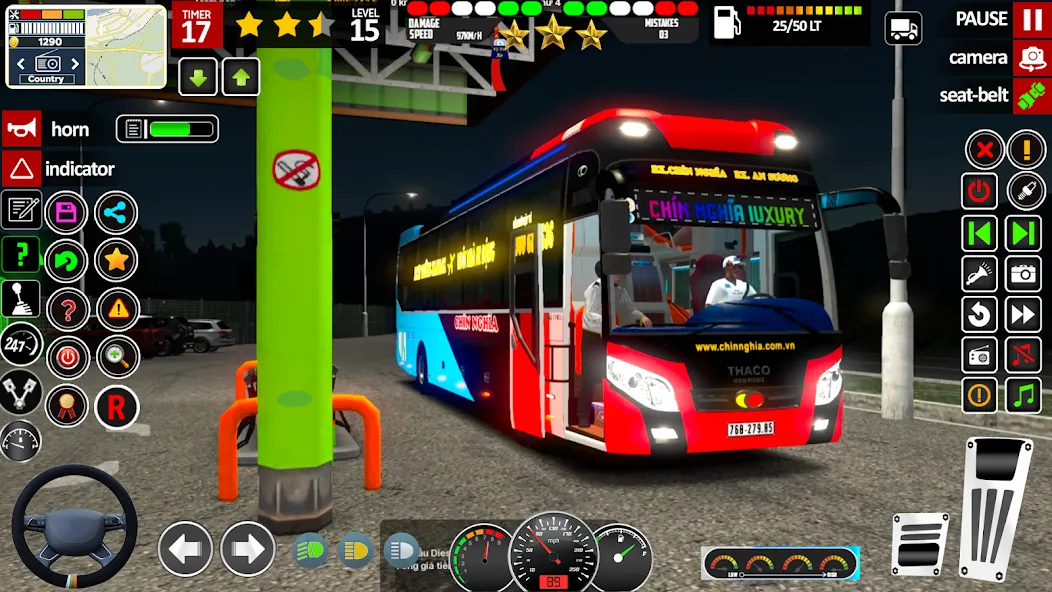Take a photo with the camera snapshot icon

point(1023,273)
